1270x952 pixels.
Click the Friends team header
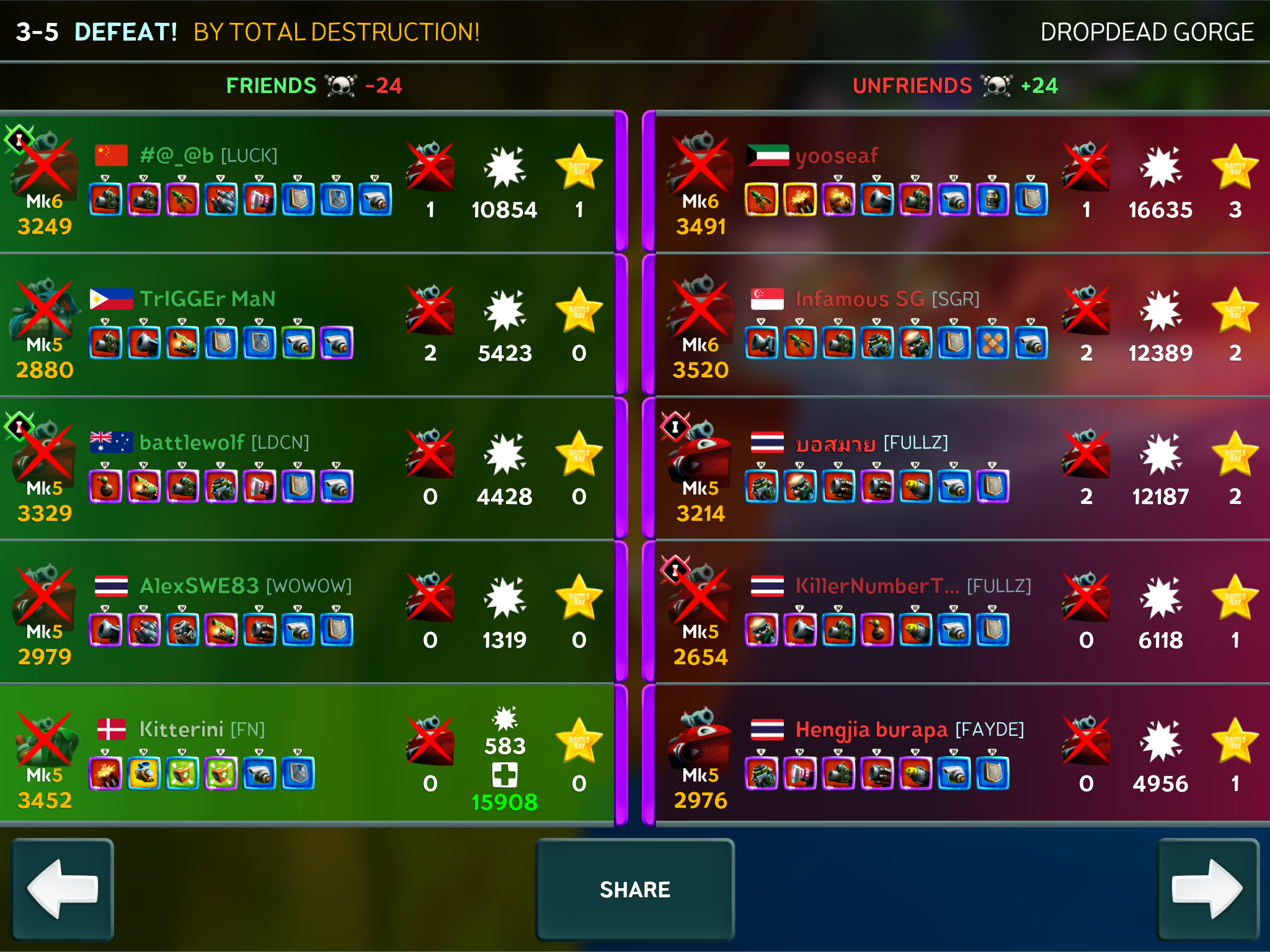coord(271,86)
